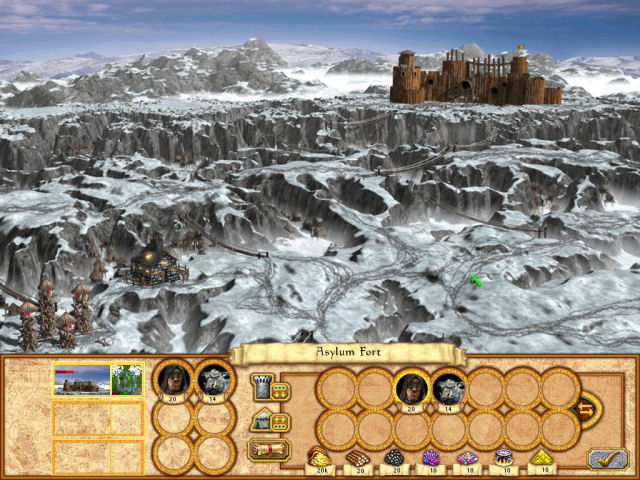Image resolution: width=640 pixels, height=480 pixels.
Task: Click the swap arrows button beside the army slots
Action: [x=585, y=408]
